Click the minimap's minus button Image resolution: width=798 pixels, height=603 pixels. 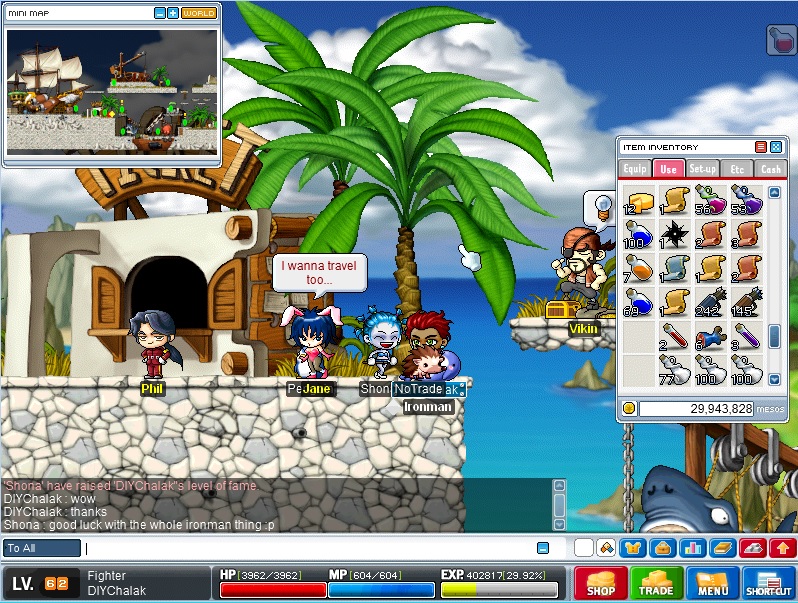160,14
